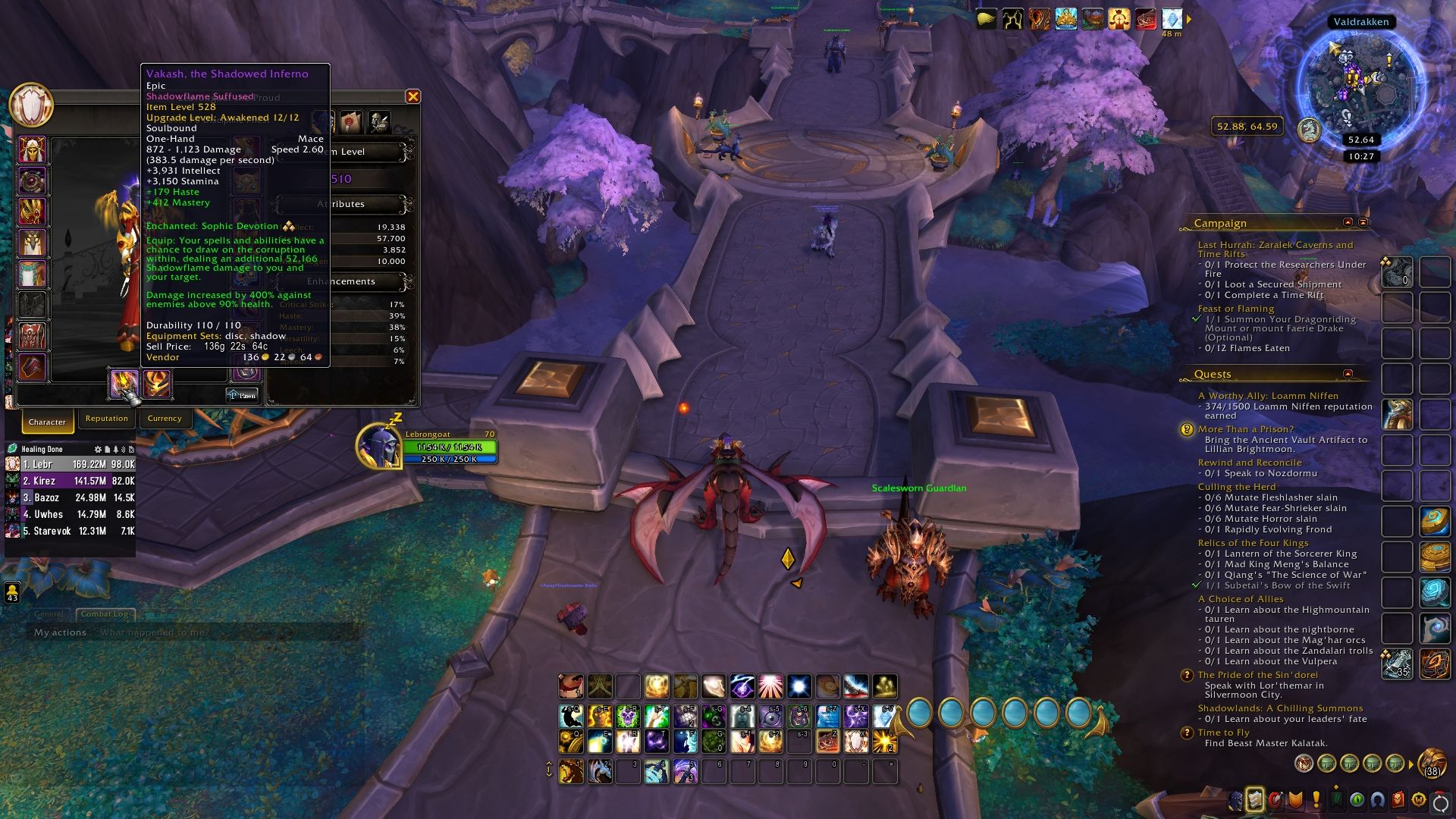Image resolution: width=1456 pixels, height=819 pixels.
Task: Select the Vakash mace weapon slot
Action: pos(124,384)
